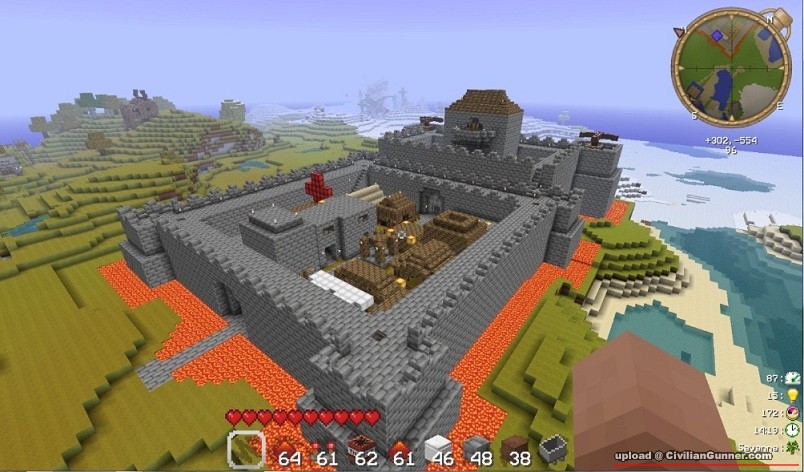Select the TNT hotbar slot
Image resolution: width=804 pixels, height=472 pixels.
(362, 447)
